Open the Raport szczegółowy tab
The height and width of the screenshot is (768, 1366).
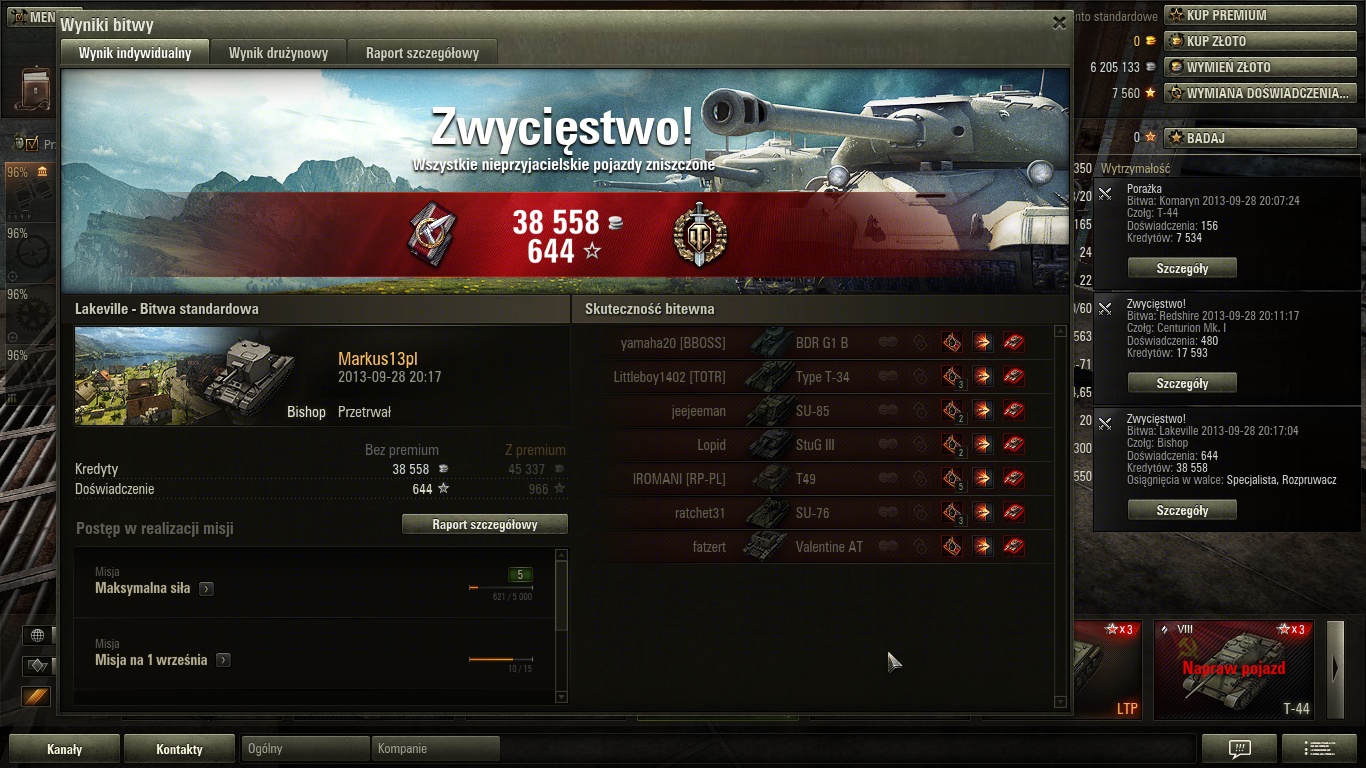point(422,53)
